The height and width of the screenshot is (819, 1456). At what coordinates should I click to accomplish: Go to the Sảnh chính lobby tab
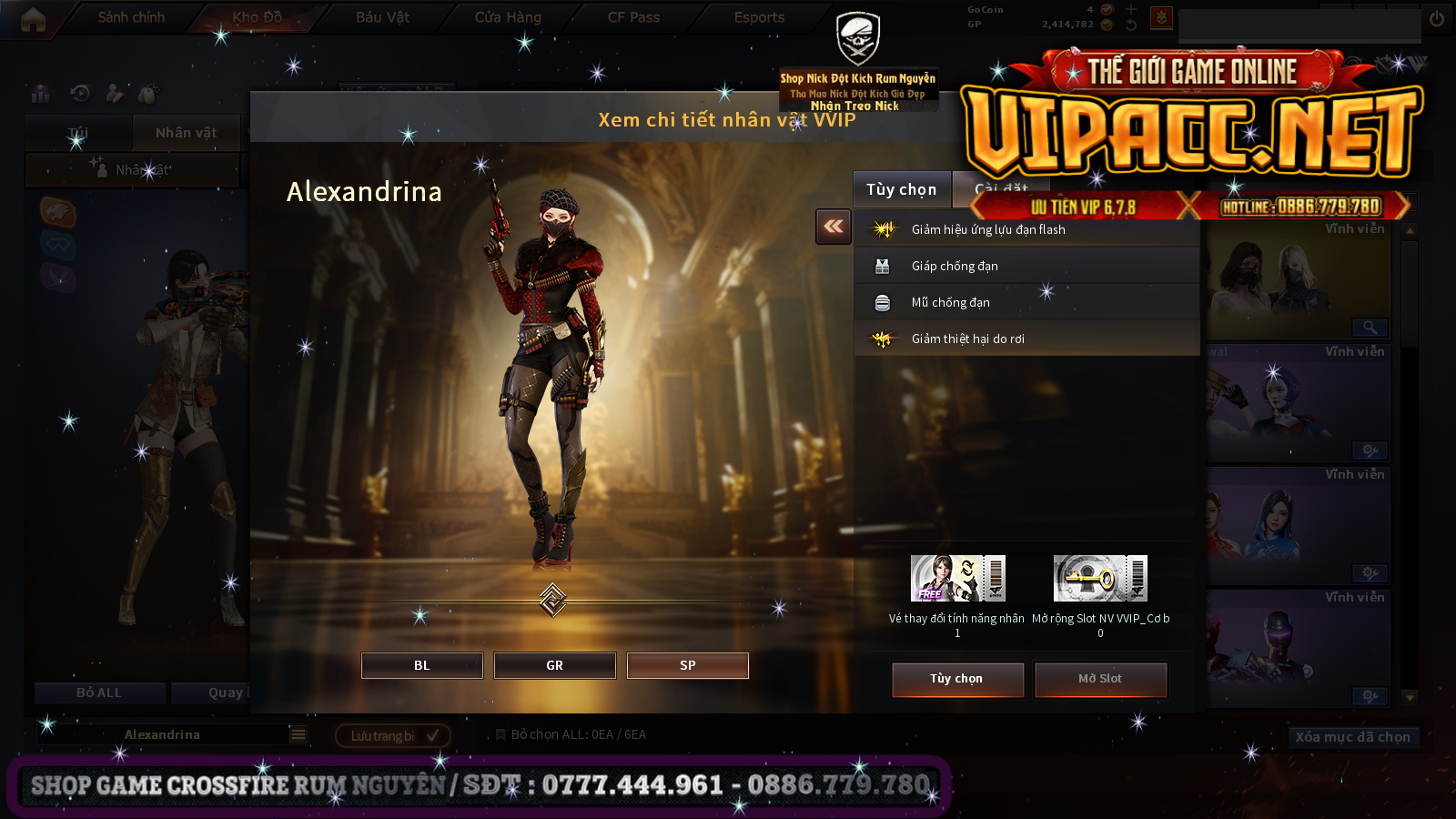click(x=131, y=17)
